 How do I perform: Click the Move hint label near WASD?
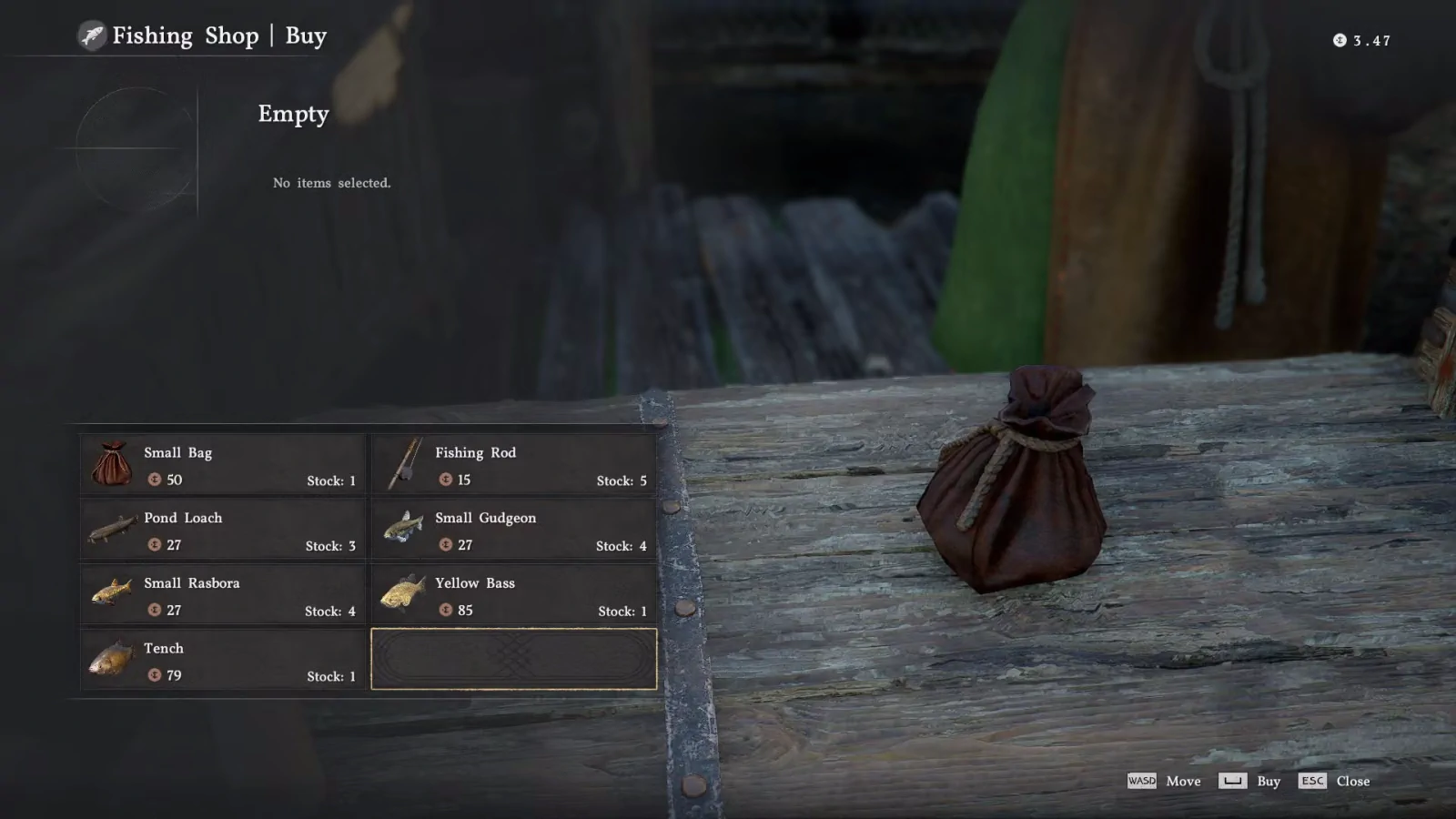point(1184,781)
